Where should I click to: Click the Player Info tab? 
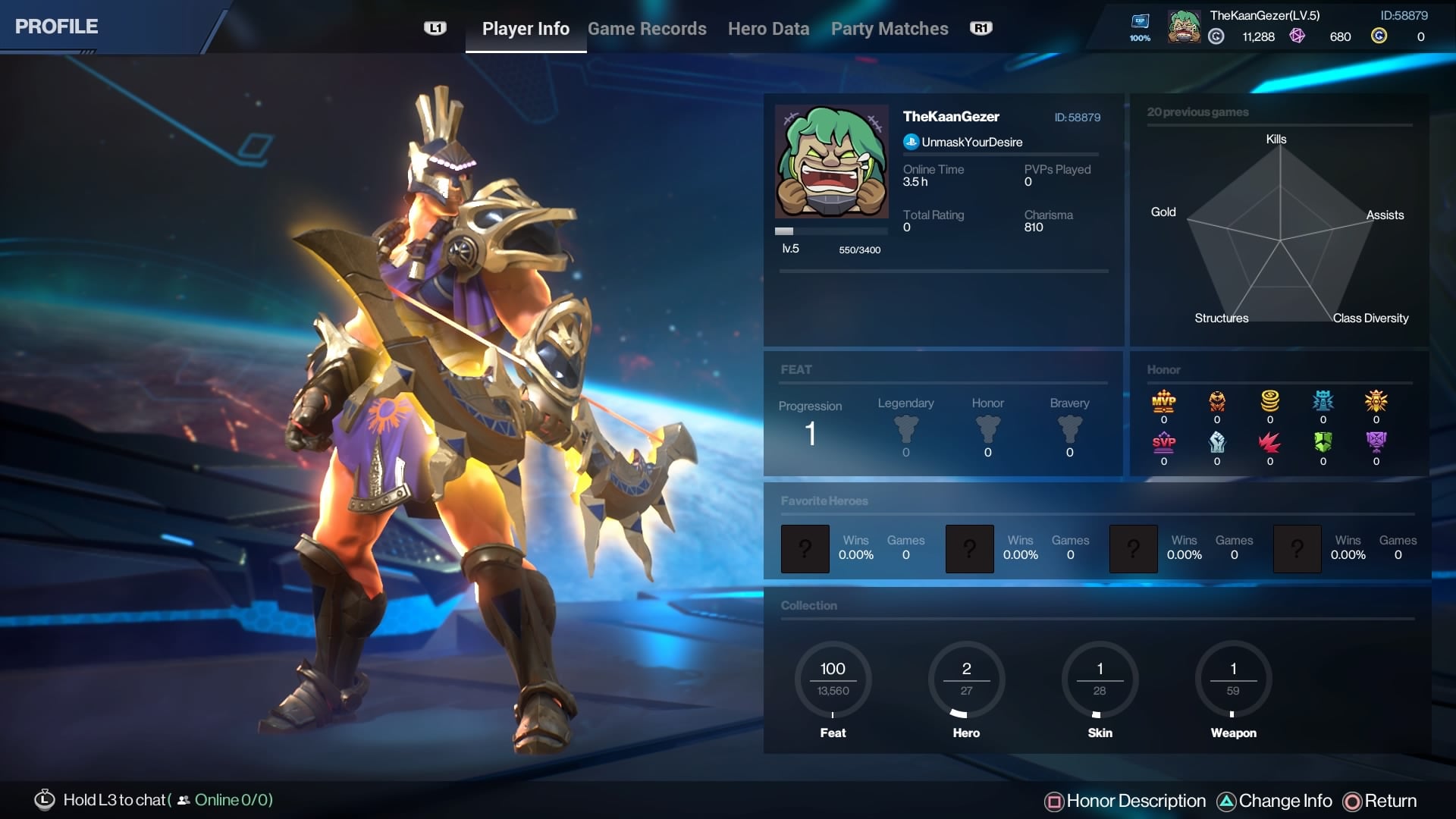tap(526, 29)
